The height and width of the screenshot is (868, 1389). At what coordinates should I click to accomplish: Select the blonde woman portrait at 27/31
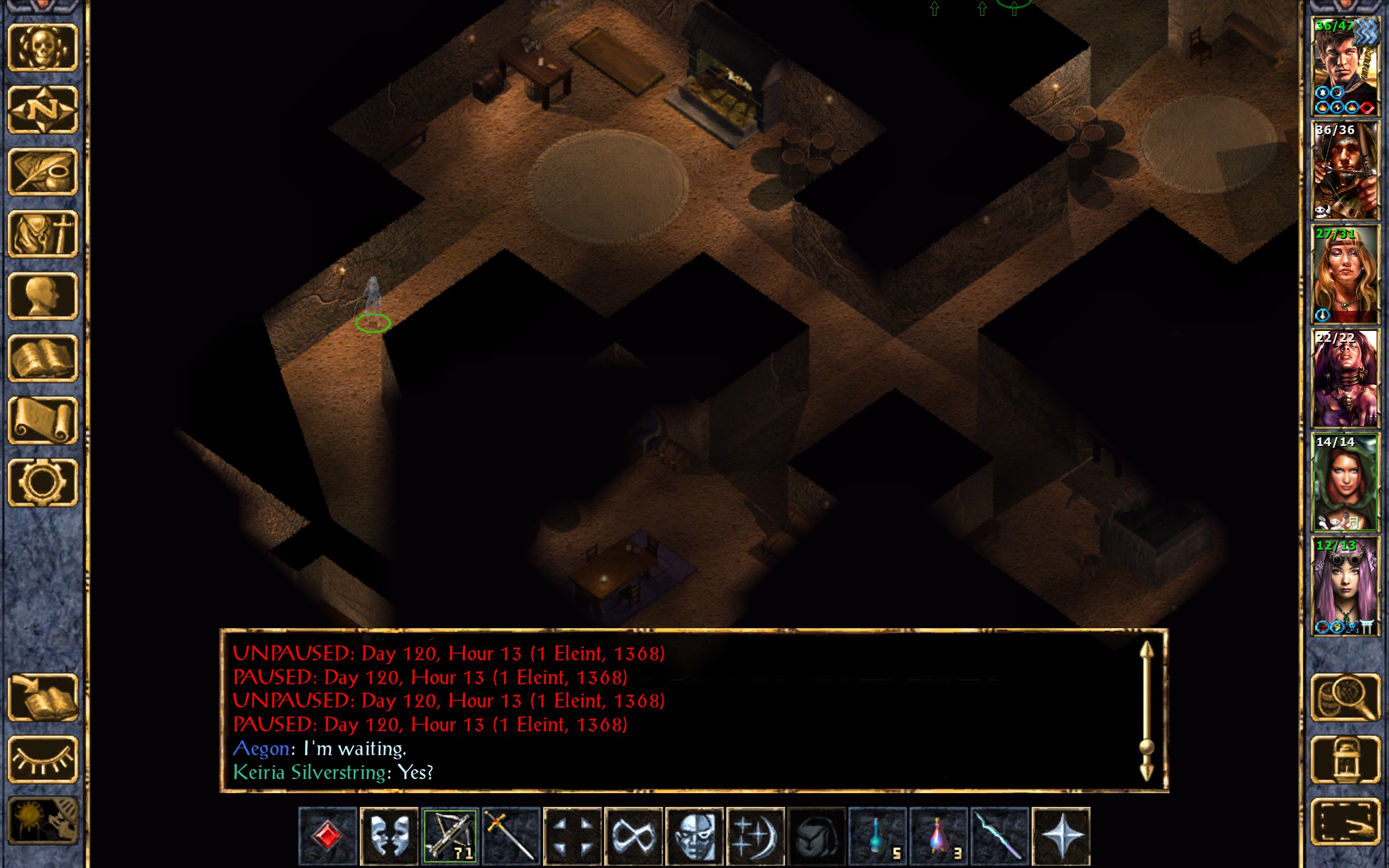pyautogui.click(x=1345, y=275)
